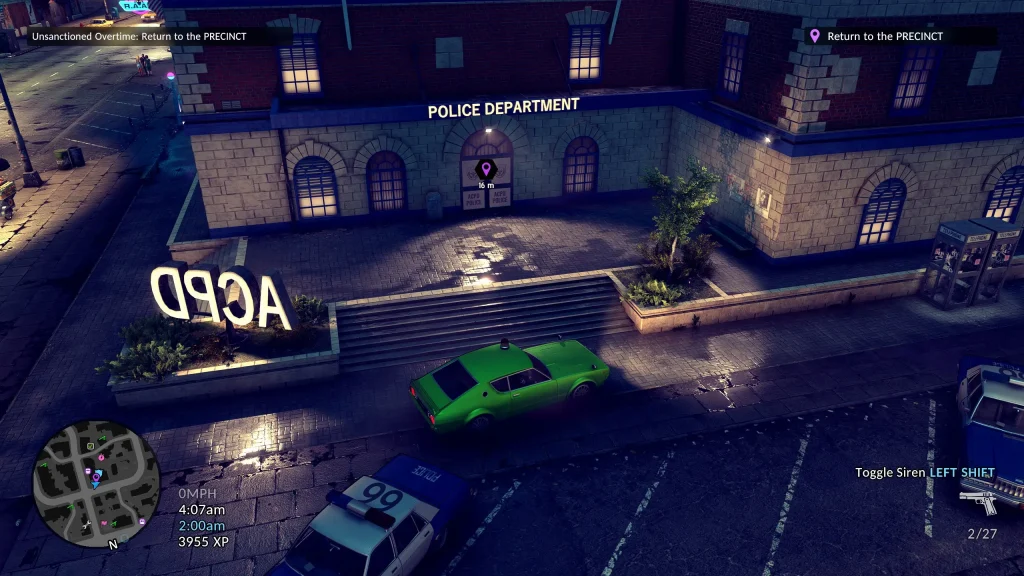This screenshot has width=1024, height=576.
Task: Select the equipped pistol weapon icon
Action: (x=977, y=500)
